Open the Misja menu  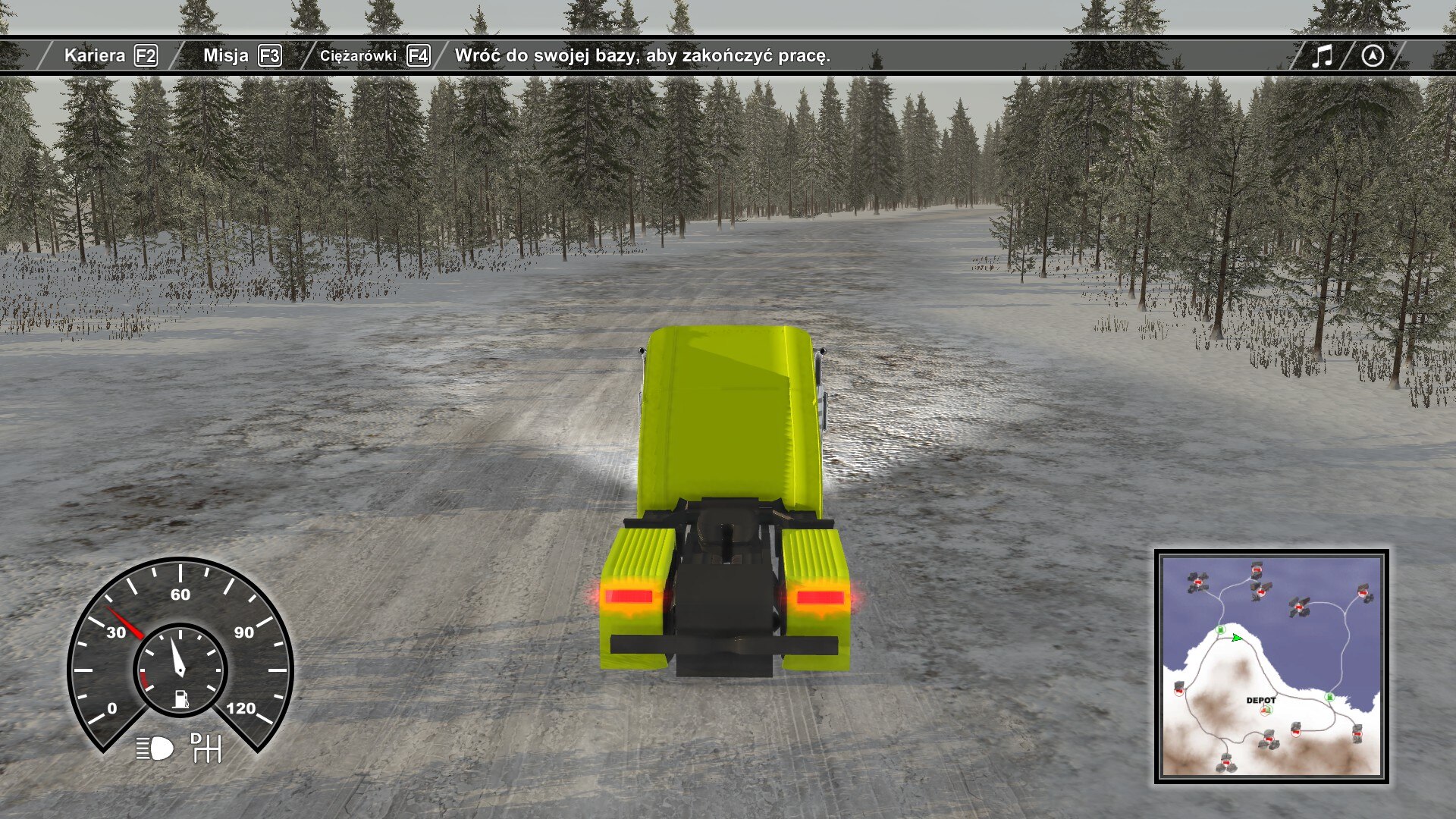(241, 55)
